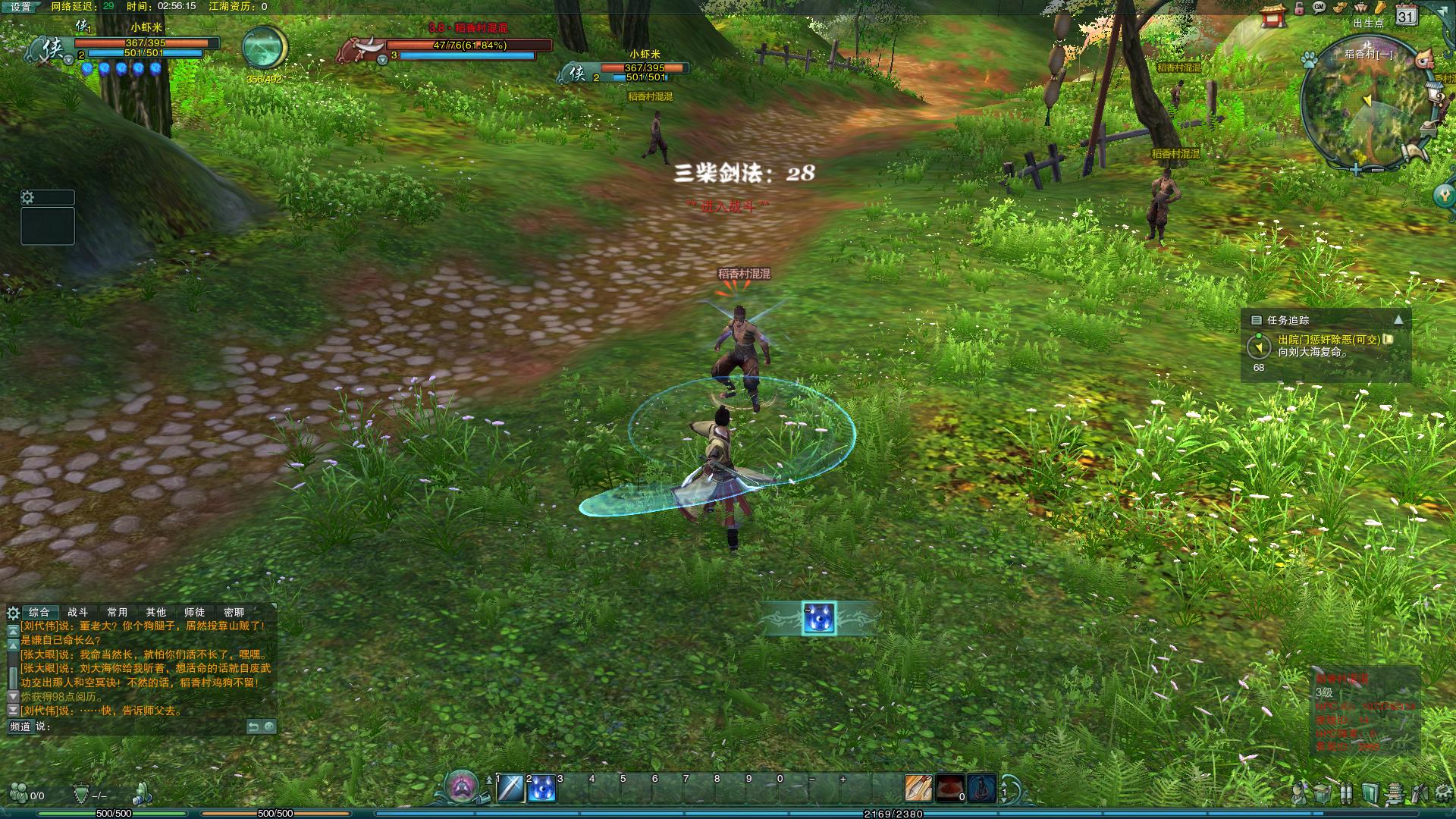Collapse the 任务追踪 quest tracker panel
The image size is (1456, 819).
tap(1398, 320)
